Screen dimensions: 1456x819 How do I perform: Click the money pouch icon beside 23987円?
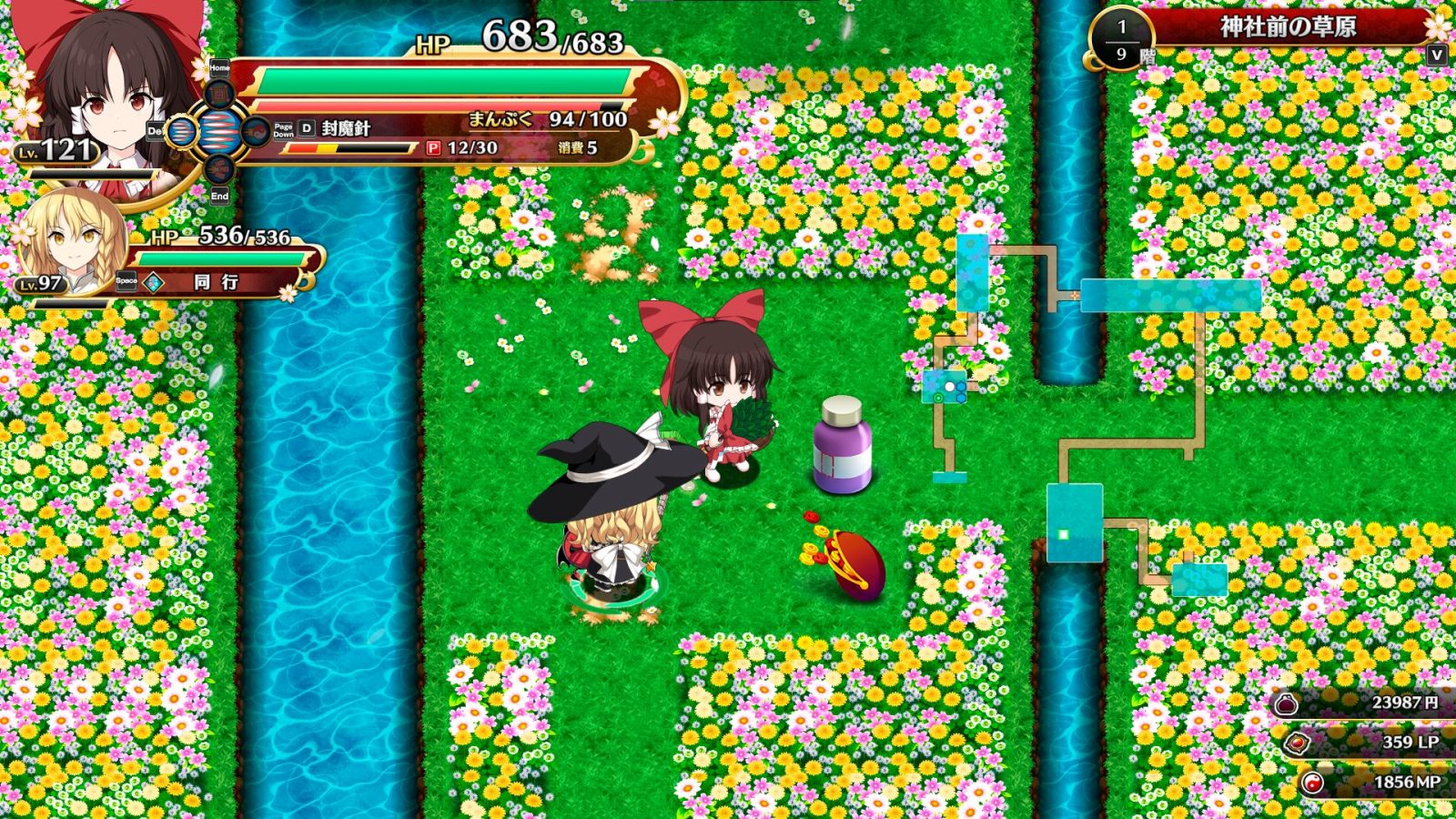point(1286,703)
